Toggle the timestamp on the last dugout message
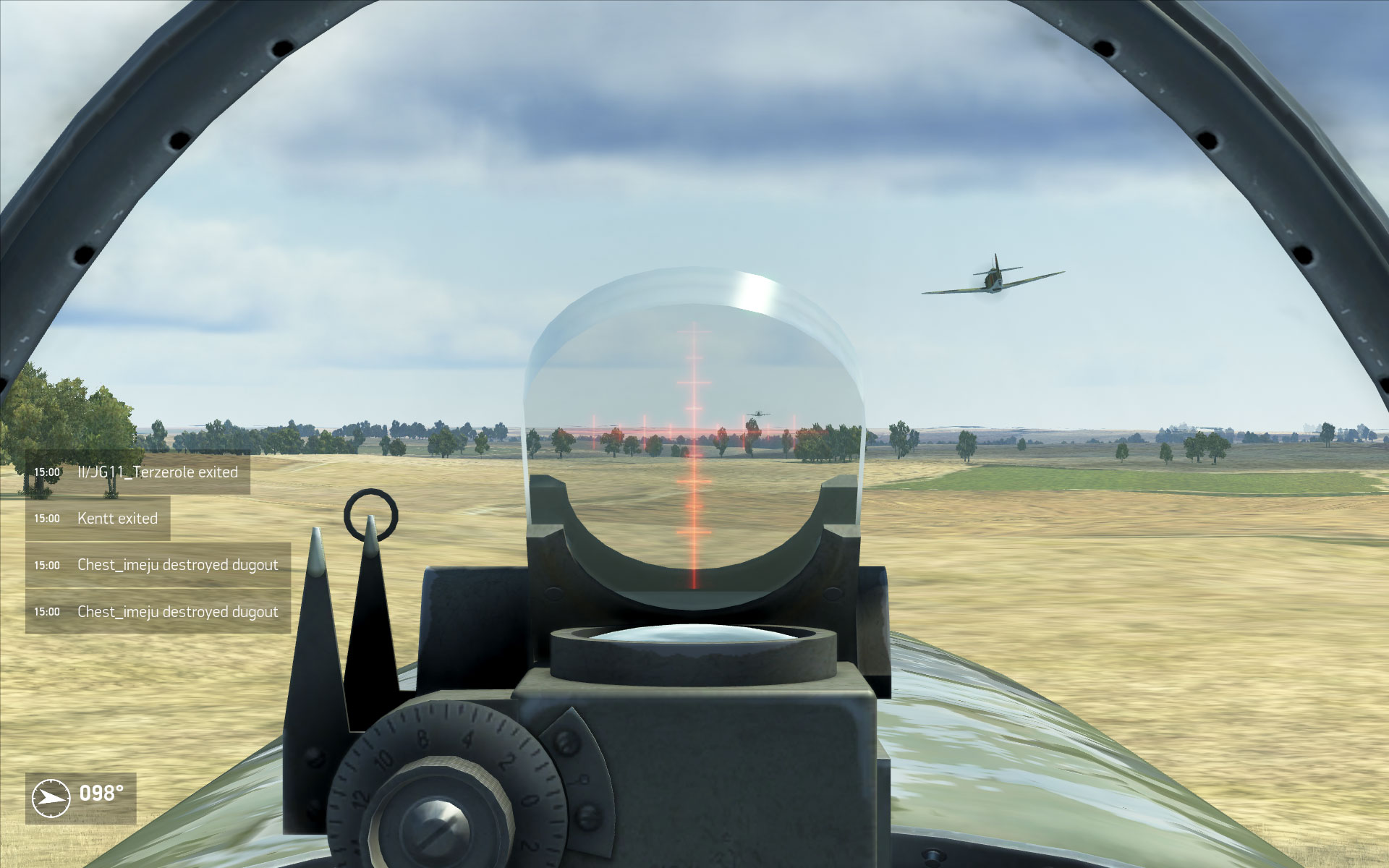This screenshot has width=1389, height=868. (48, 611)
